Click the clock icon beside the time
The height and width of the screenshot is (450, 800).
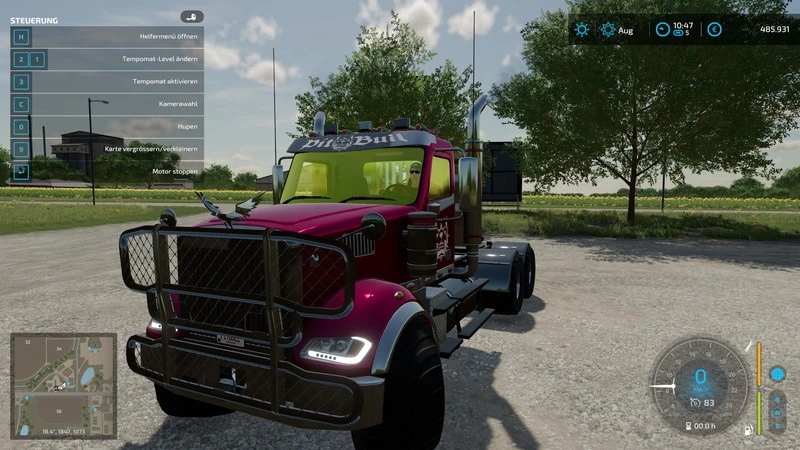pyautogui.click(x=662, y=30)
